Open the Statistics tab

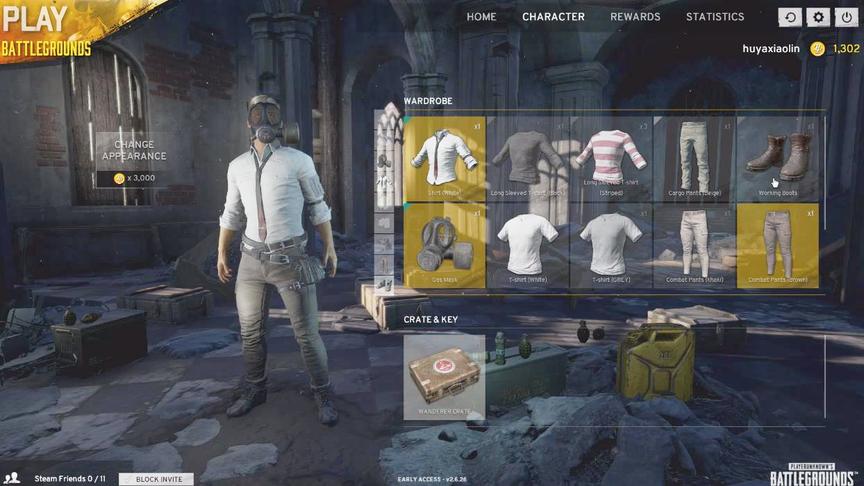coord(715,17)
